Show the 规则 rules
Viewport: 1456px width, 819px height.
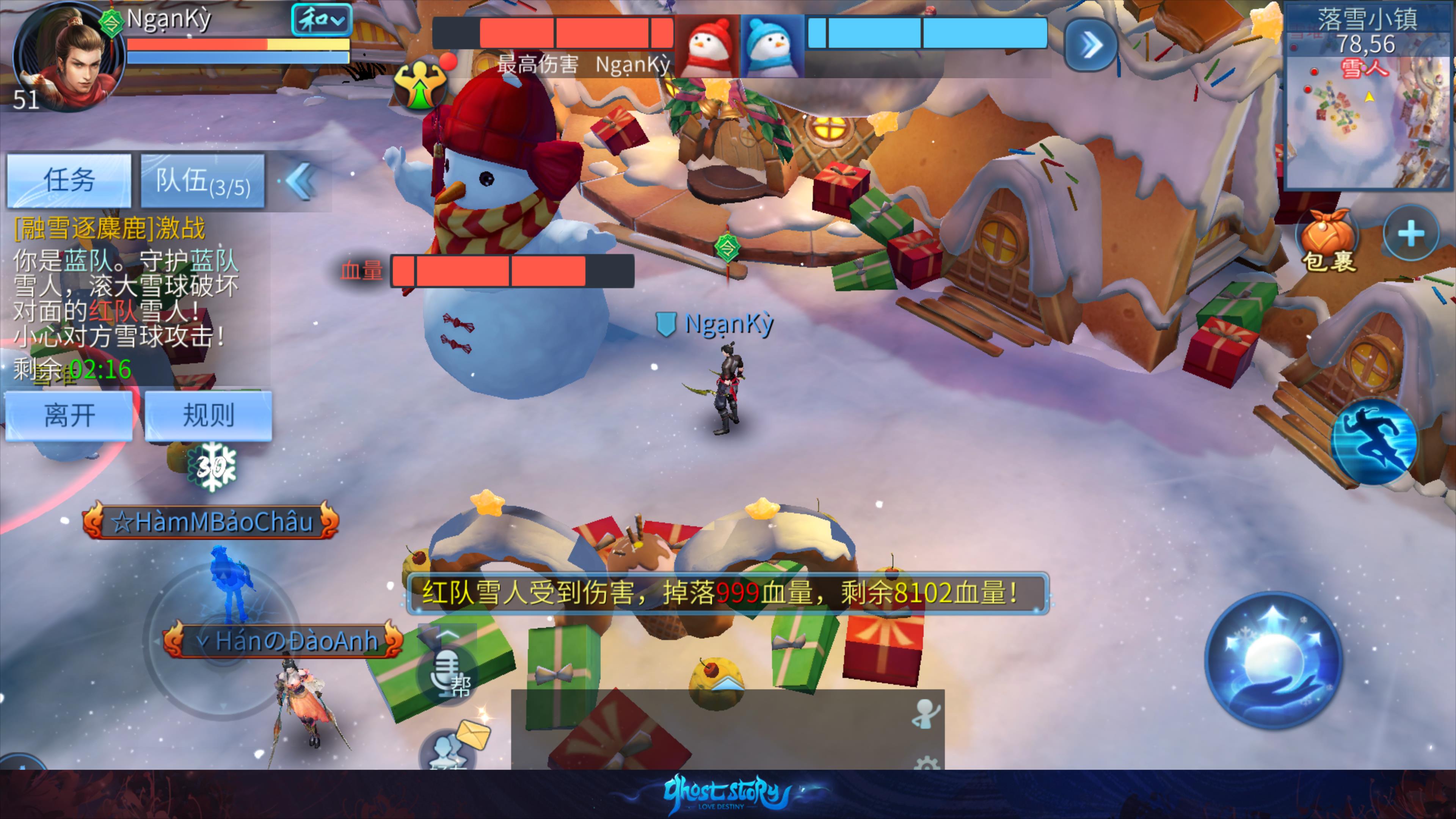tap(208, 416)
